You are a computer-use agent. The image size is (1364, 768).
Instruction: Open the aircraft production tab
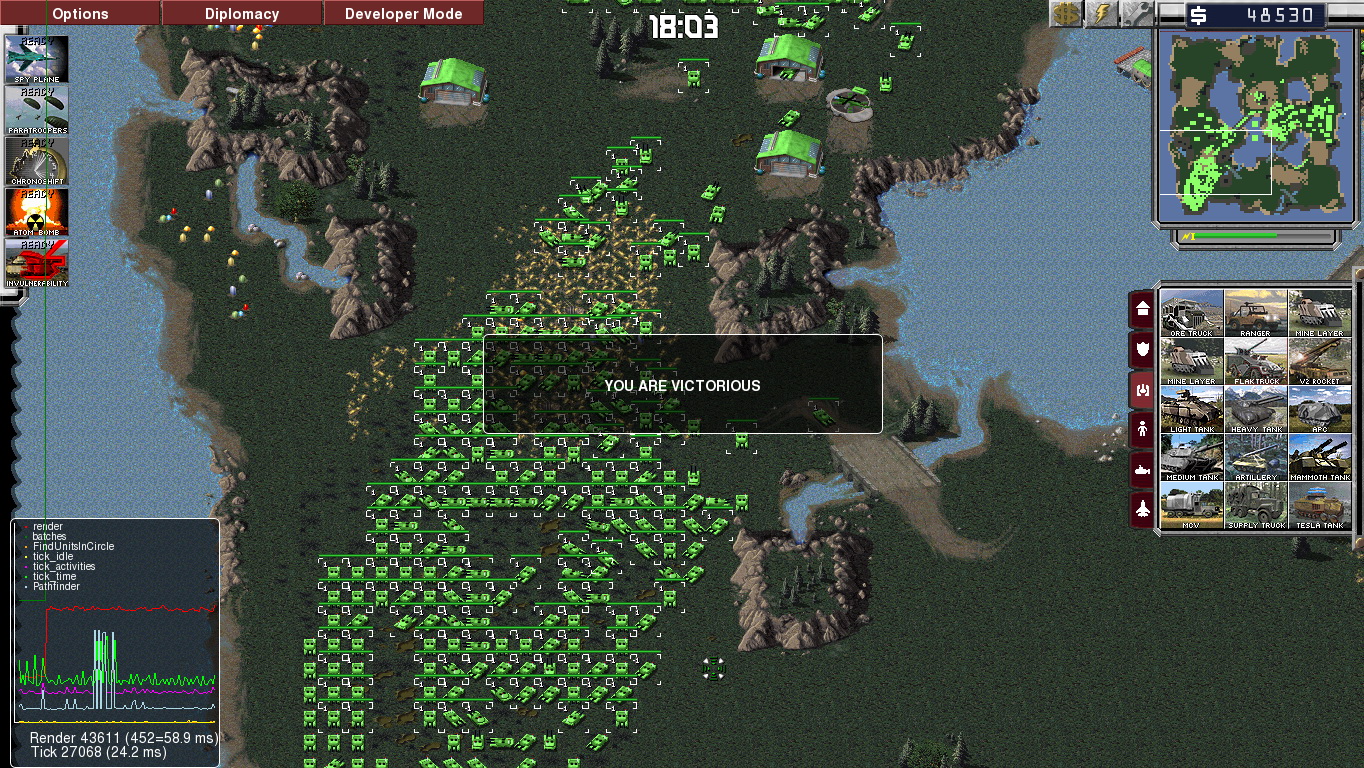coord(1142,509)
